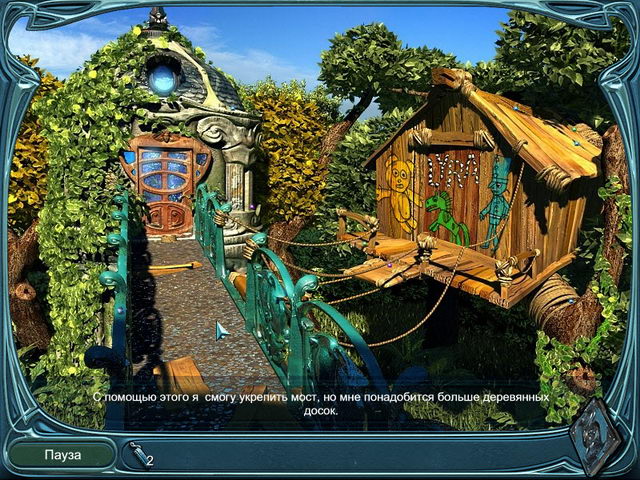Select the inventory item with count 2
640x480 pixels.
tap(138, 455)
